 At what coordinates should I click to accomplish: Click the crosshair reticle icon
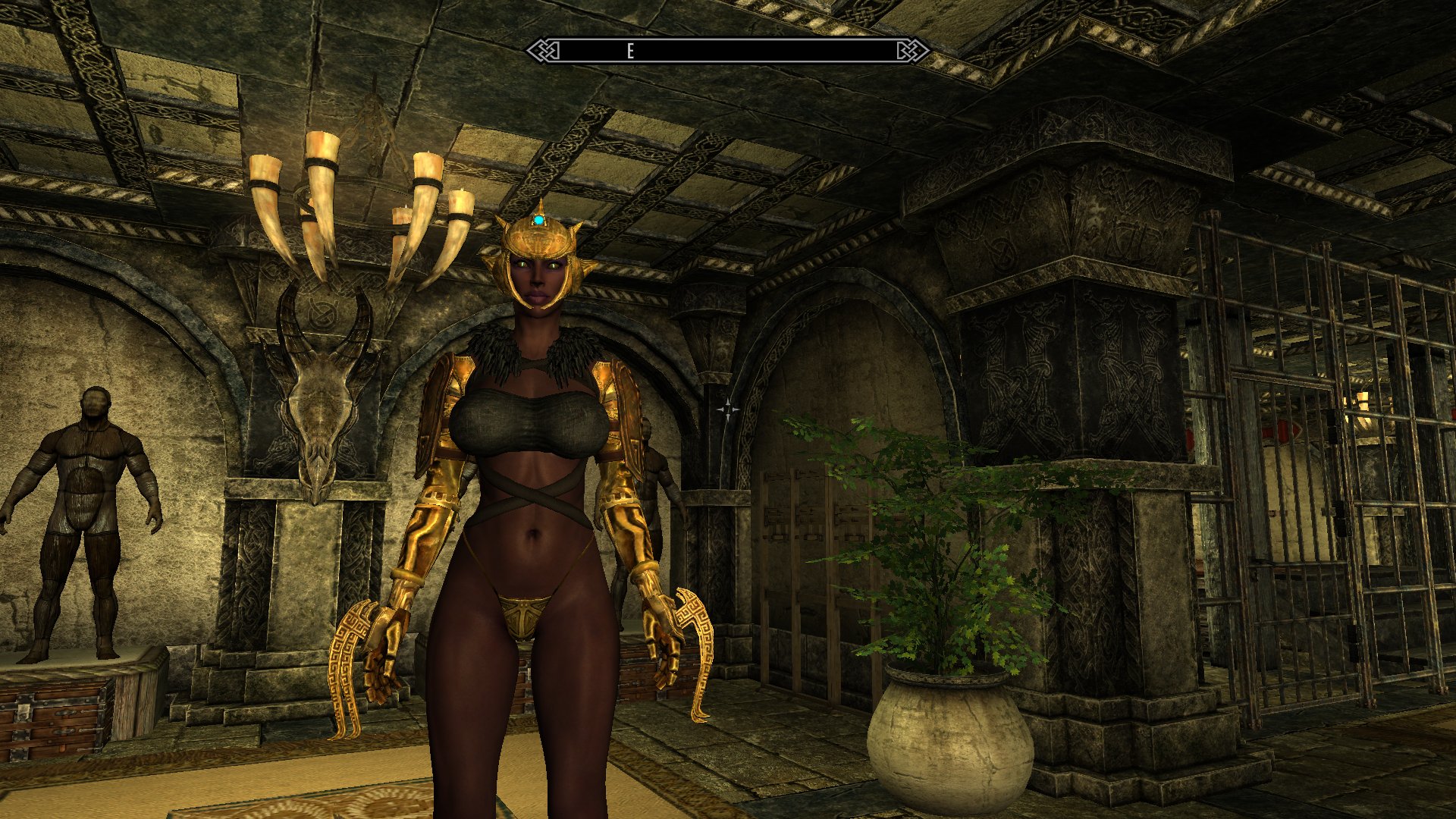click(x=728, y=409)
